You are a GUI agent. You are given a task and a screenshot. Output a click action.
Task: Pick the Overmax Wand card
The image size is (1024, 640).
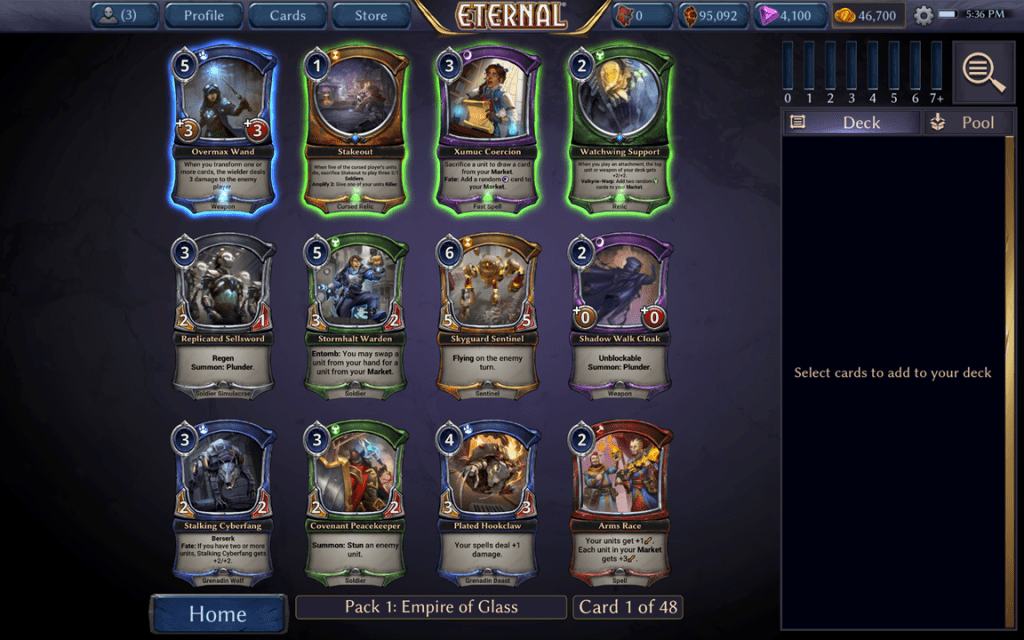coord(225,130)
